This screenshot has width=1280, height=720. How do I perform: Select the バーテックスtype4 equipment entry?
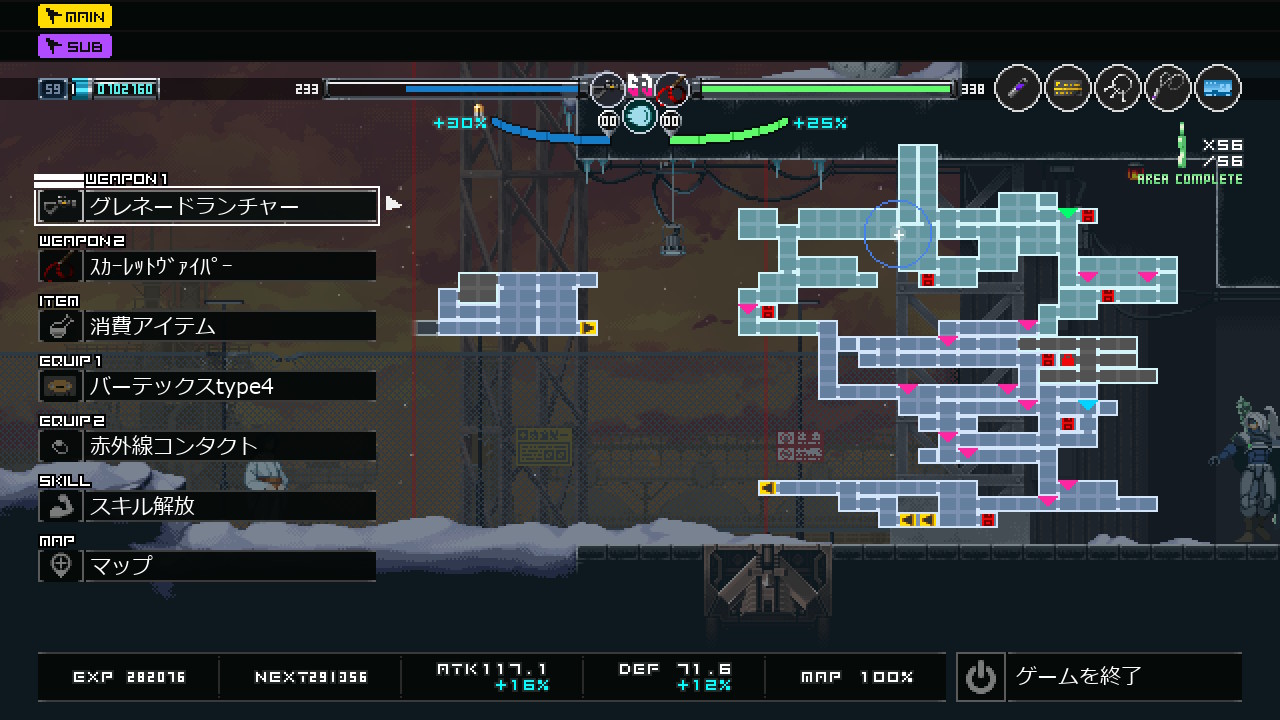(207, 386)
